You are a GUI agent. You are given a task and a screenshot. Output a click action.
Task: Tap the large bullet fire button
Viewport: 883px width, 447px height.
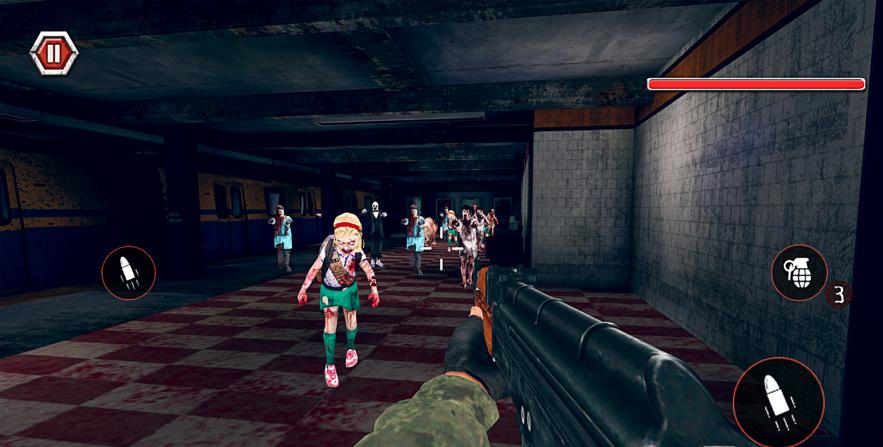778,402
